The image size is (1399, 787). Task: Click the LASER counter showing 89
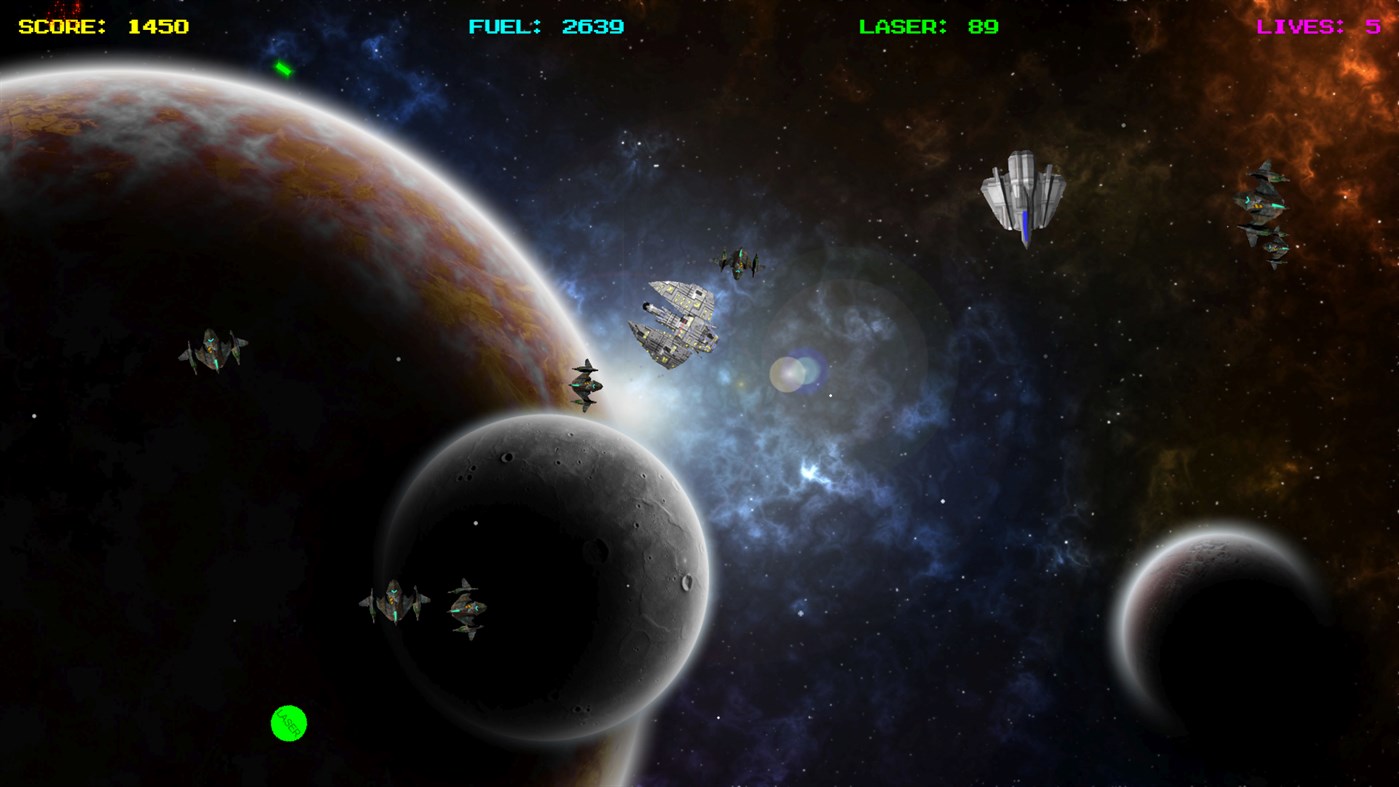(x=985, y=25)
